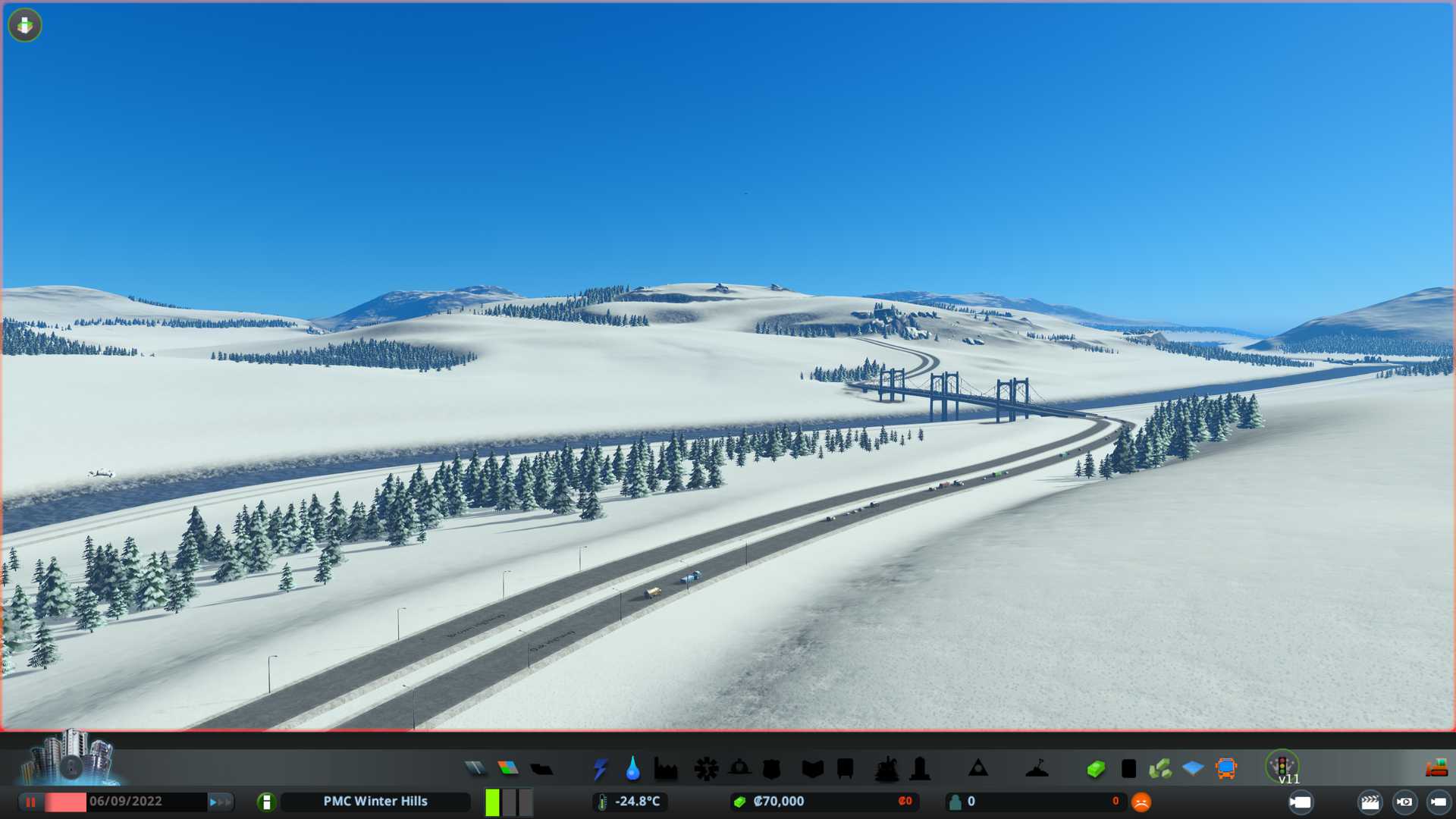The width and height of the screenshot is (1456, 819).
Task: Open the Zoning tool
Action: (508, 768)
